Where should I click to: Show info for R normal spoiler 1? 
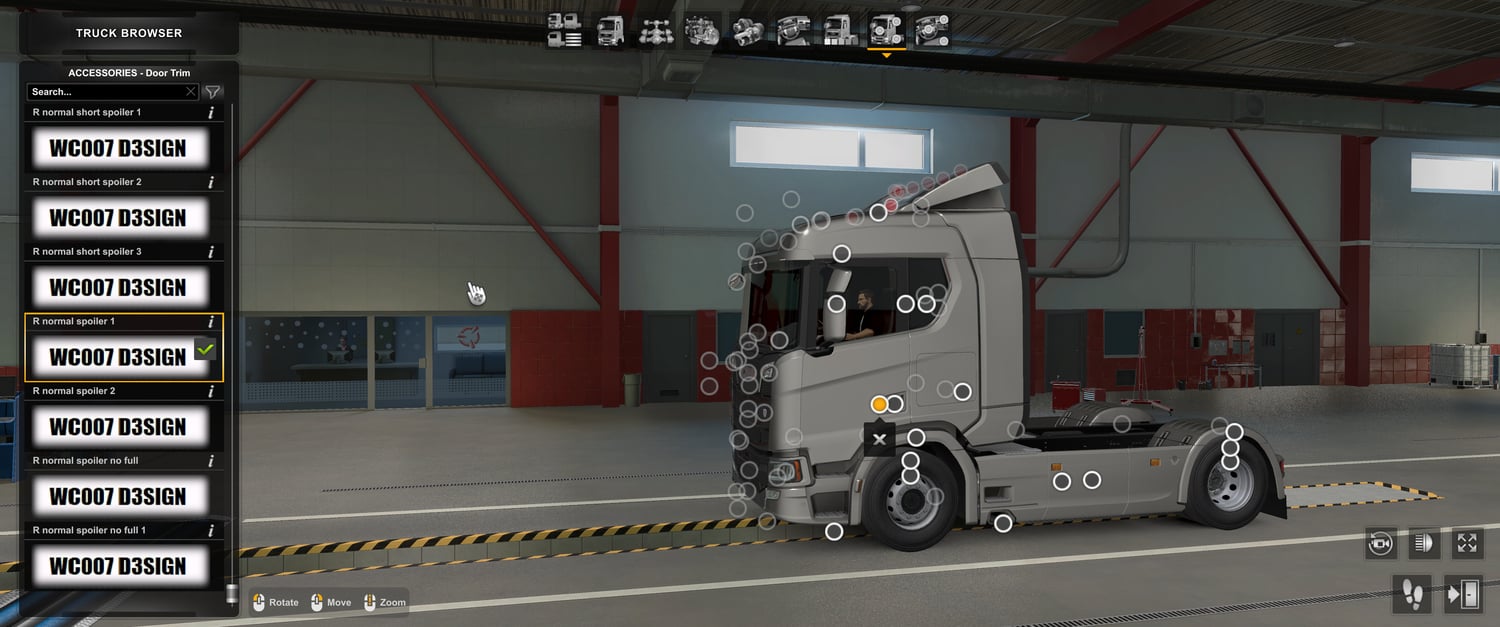[211, 322]
